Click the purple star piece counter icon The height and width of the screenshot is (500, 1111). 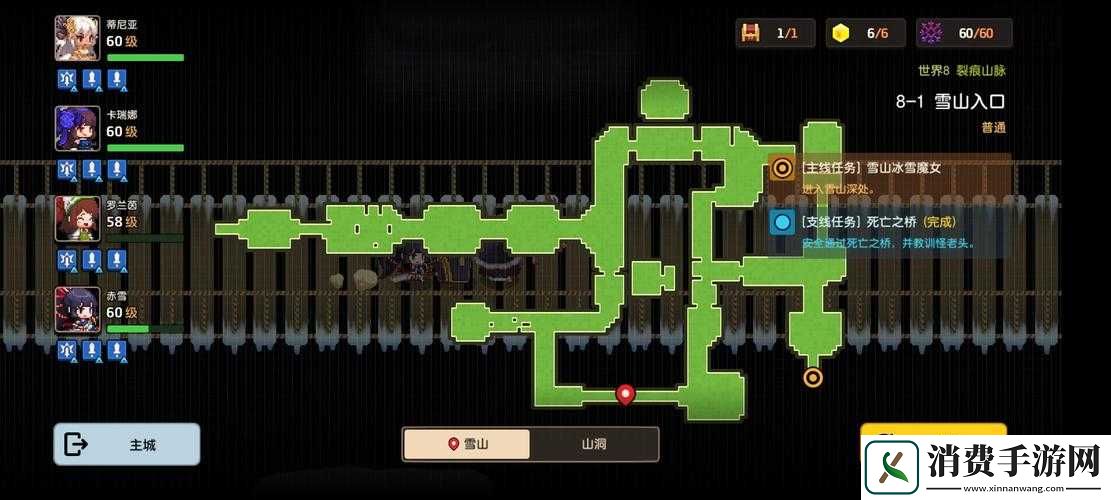pos(930,33)
